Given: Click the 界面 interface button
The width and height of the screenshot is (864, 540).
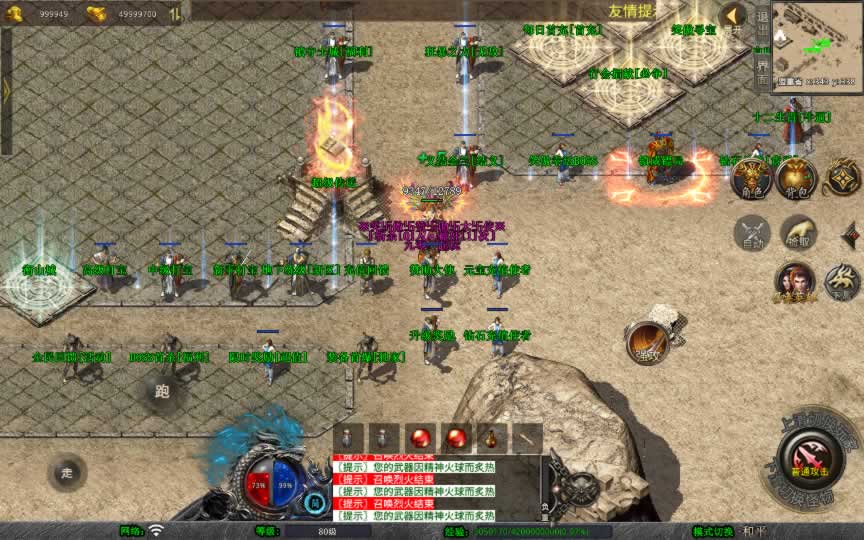Looking at the screenshot, I should pos(762,67).
